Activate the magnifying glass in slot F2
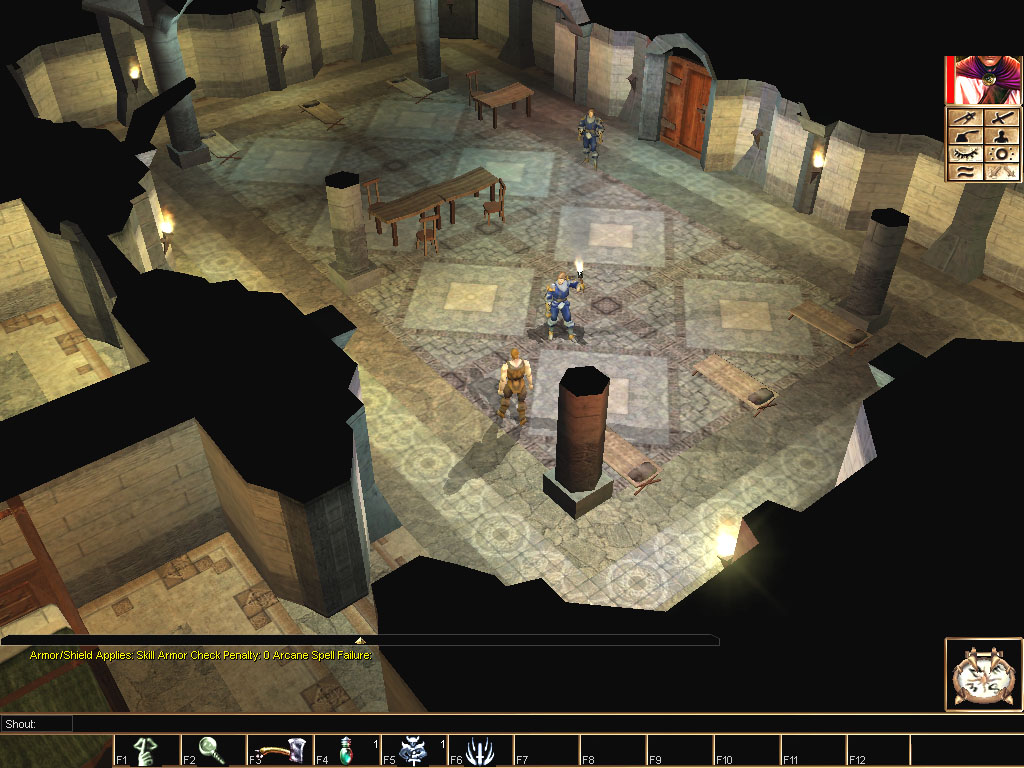 click(x=212, y=751)
